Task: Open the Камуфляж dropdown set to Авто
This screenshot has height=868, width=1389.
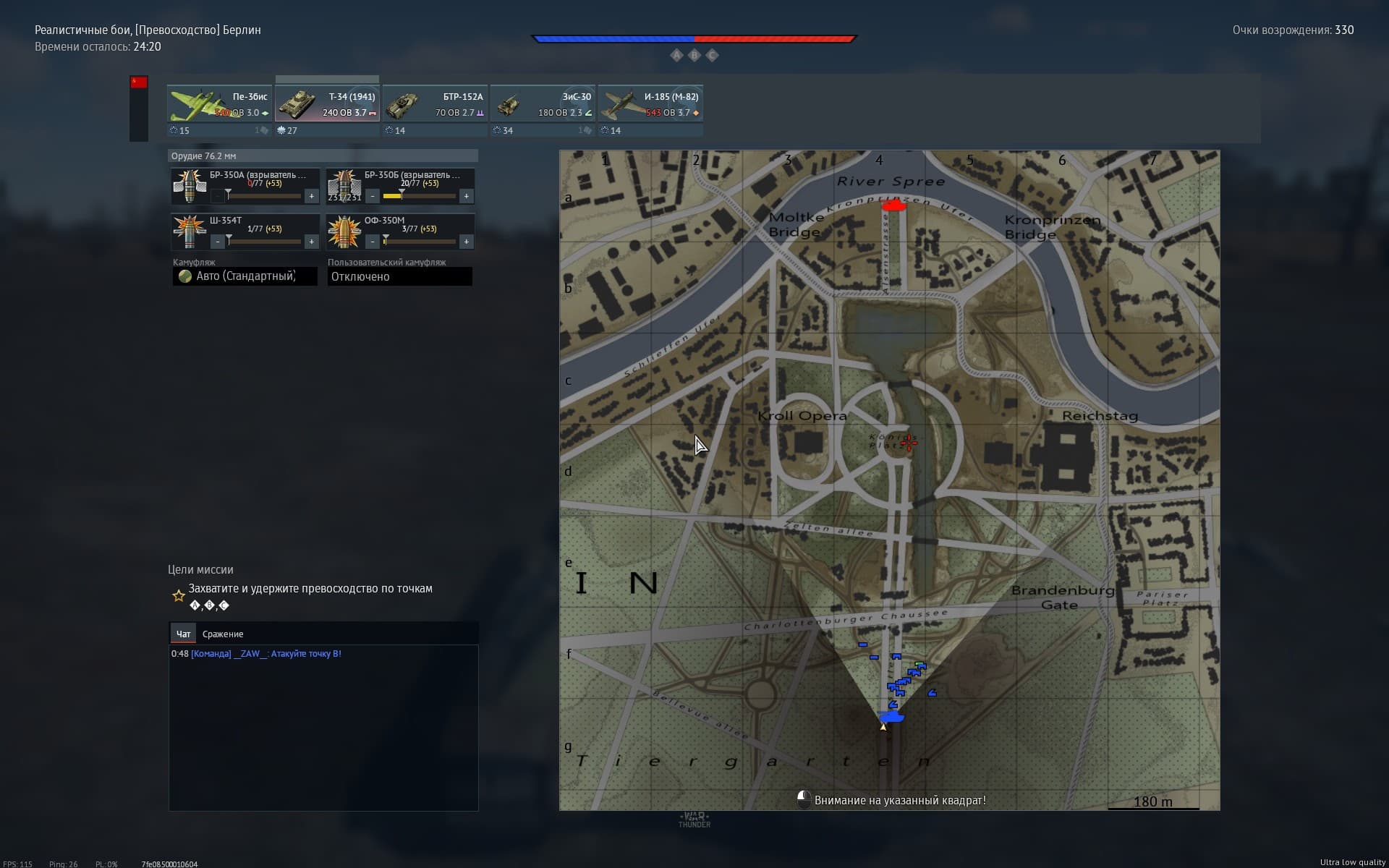Action: [x=245, y=276]
